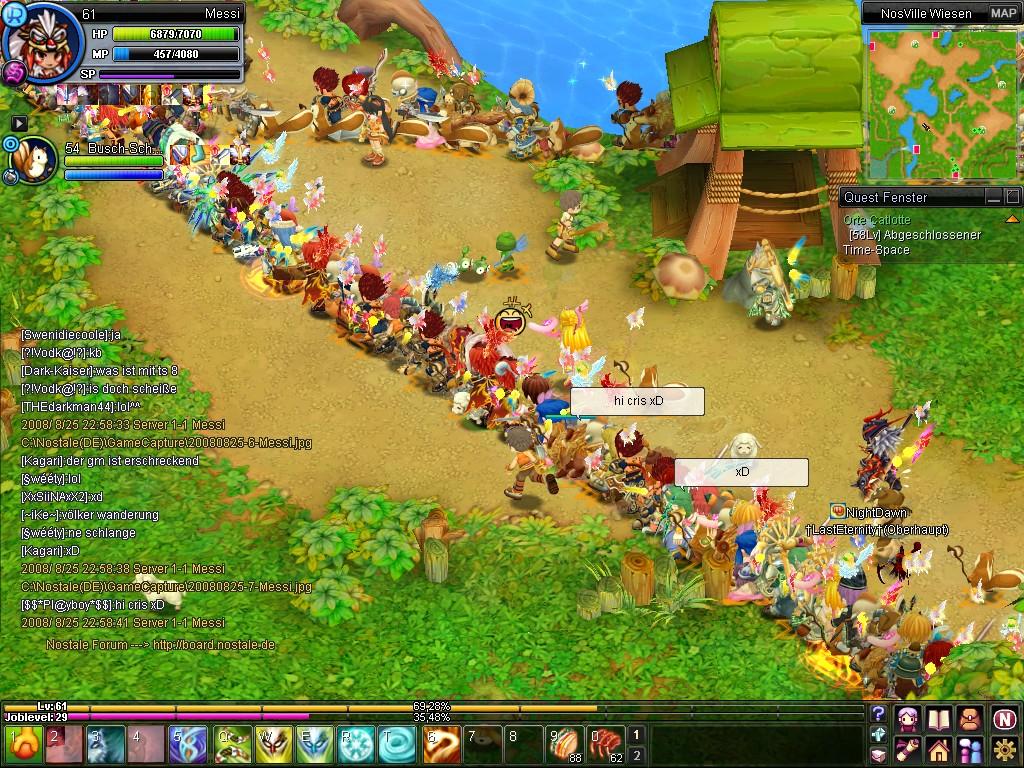Screen dimensions: 1024x768
Task: Open the world map with MAP button
Action: (1003, 13)
